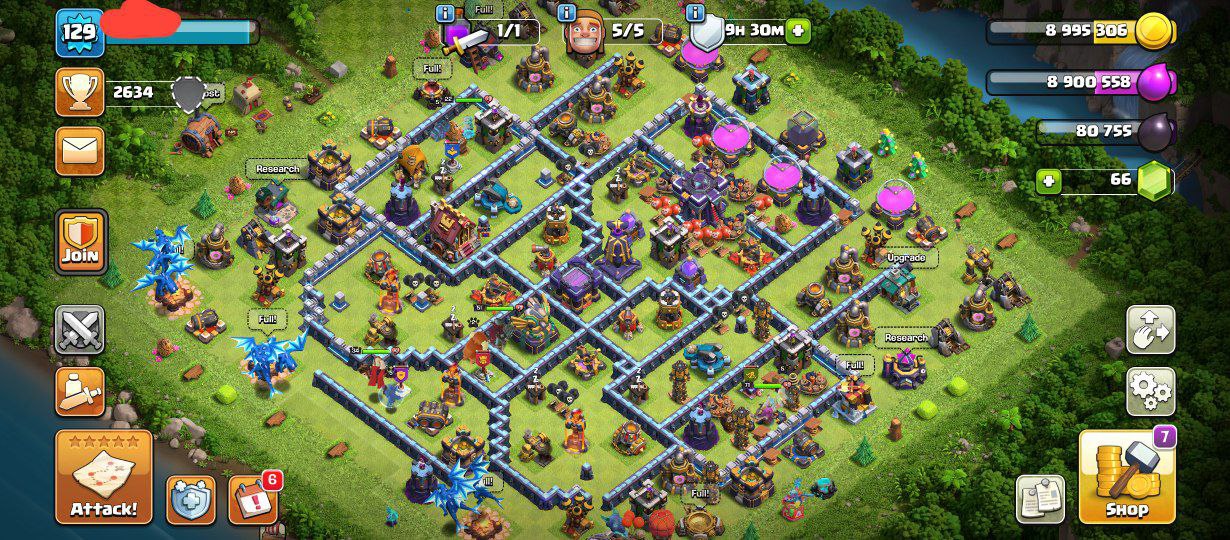Tap the dark elixir resource icon

[x=1155, y=131]
